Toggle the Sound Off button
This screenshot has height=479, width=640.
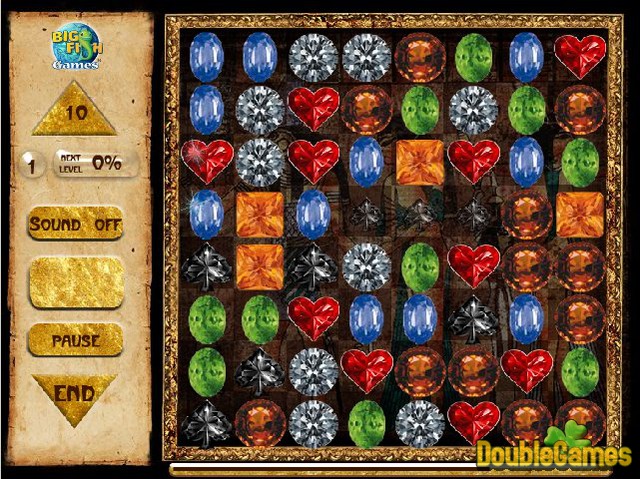tap(76, 223)
